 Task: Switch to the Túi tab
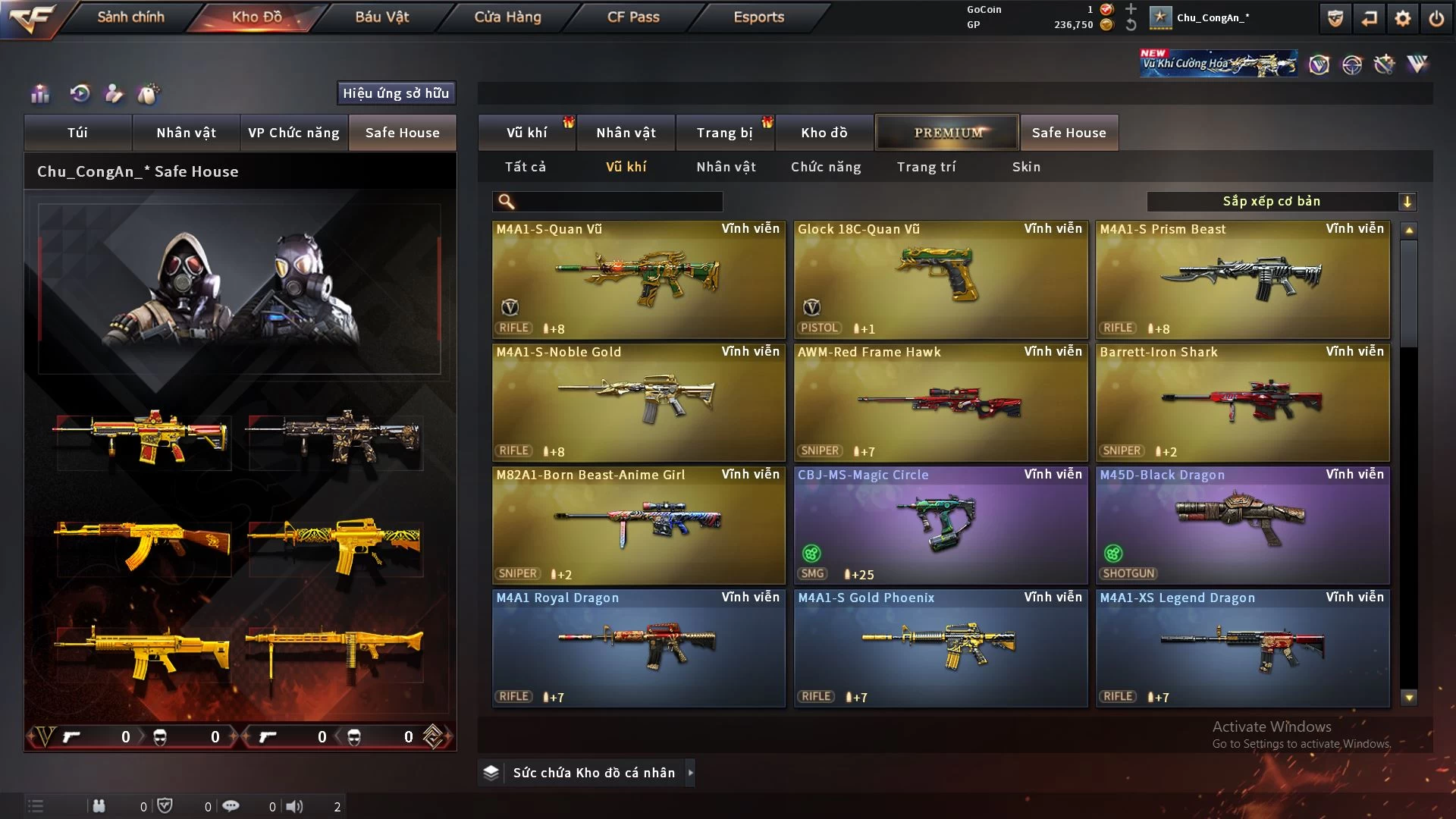click(77, 133)
